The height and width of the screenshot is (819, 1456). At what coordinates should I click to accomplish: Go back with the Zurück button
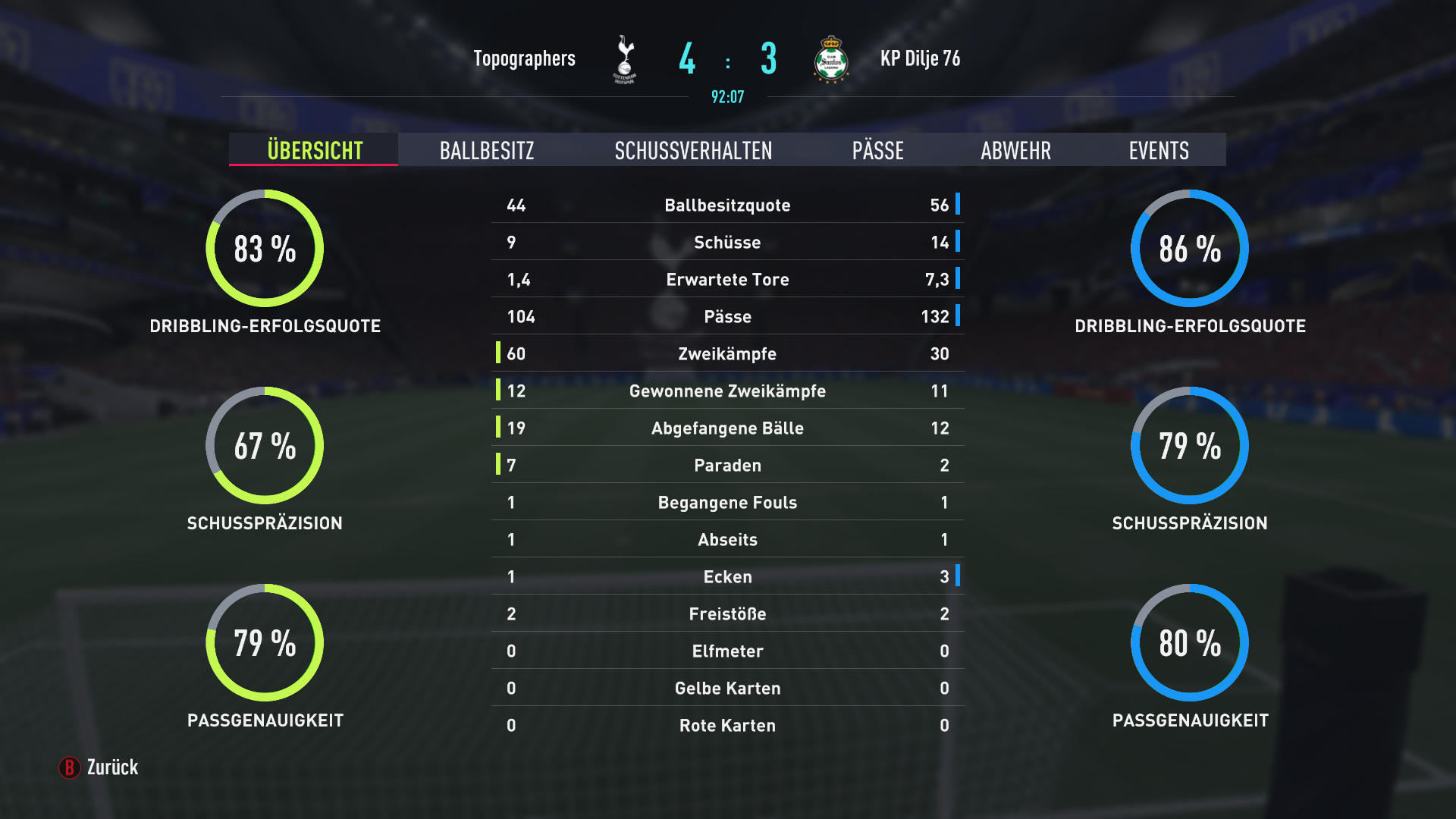[x=99, y=767]
